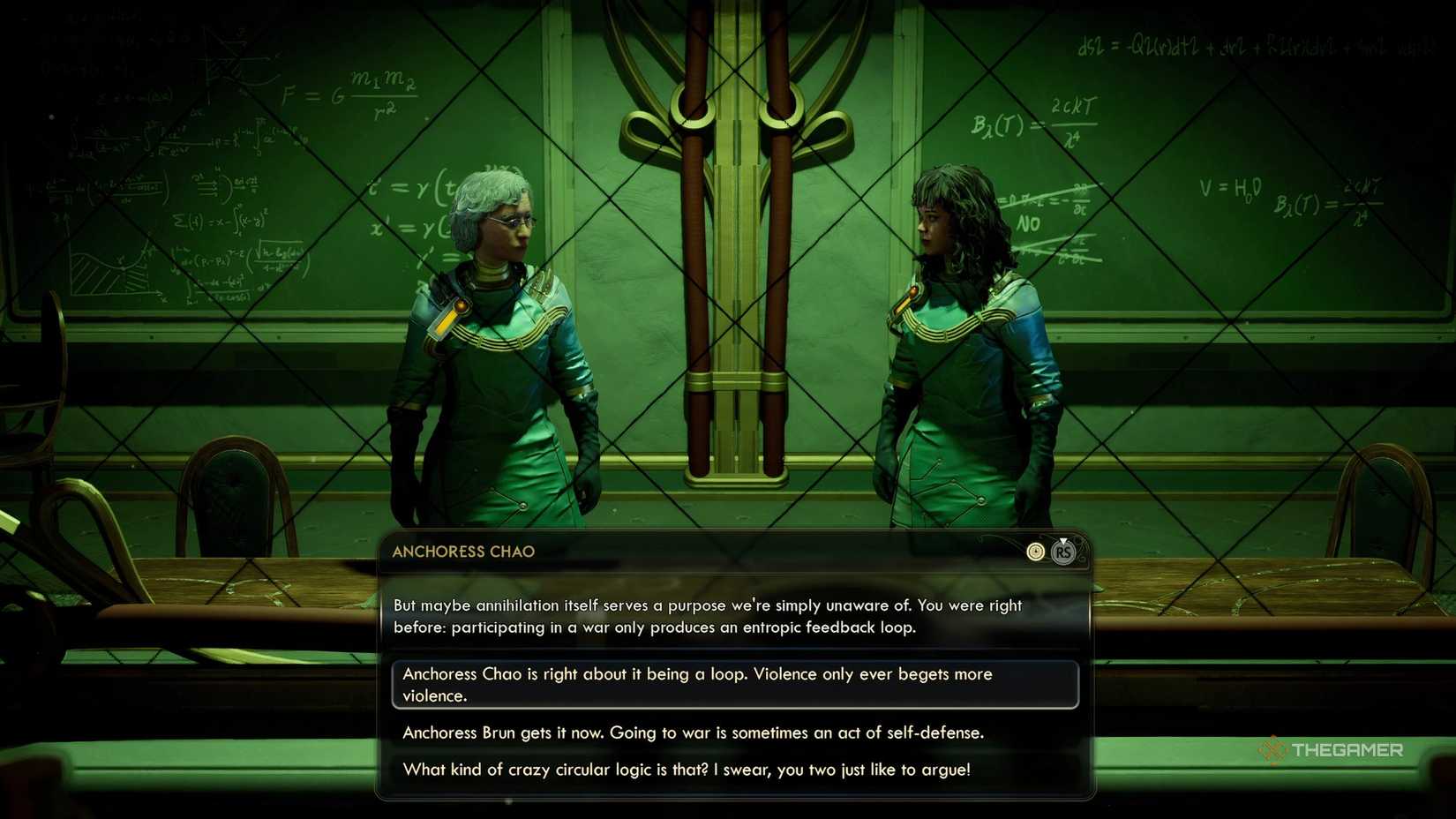Click Chao's line about the entropic feedback loop
This screenshot has height=819, width=1456.
[x=706, y=616]
